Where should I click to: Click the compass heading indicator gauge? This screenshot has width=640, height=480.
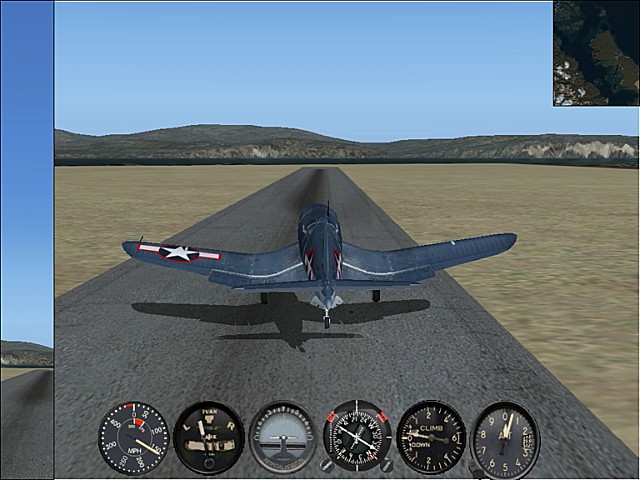[357, 438]
